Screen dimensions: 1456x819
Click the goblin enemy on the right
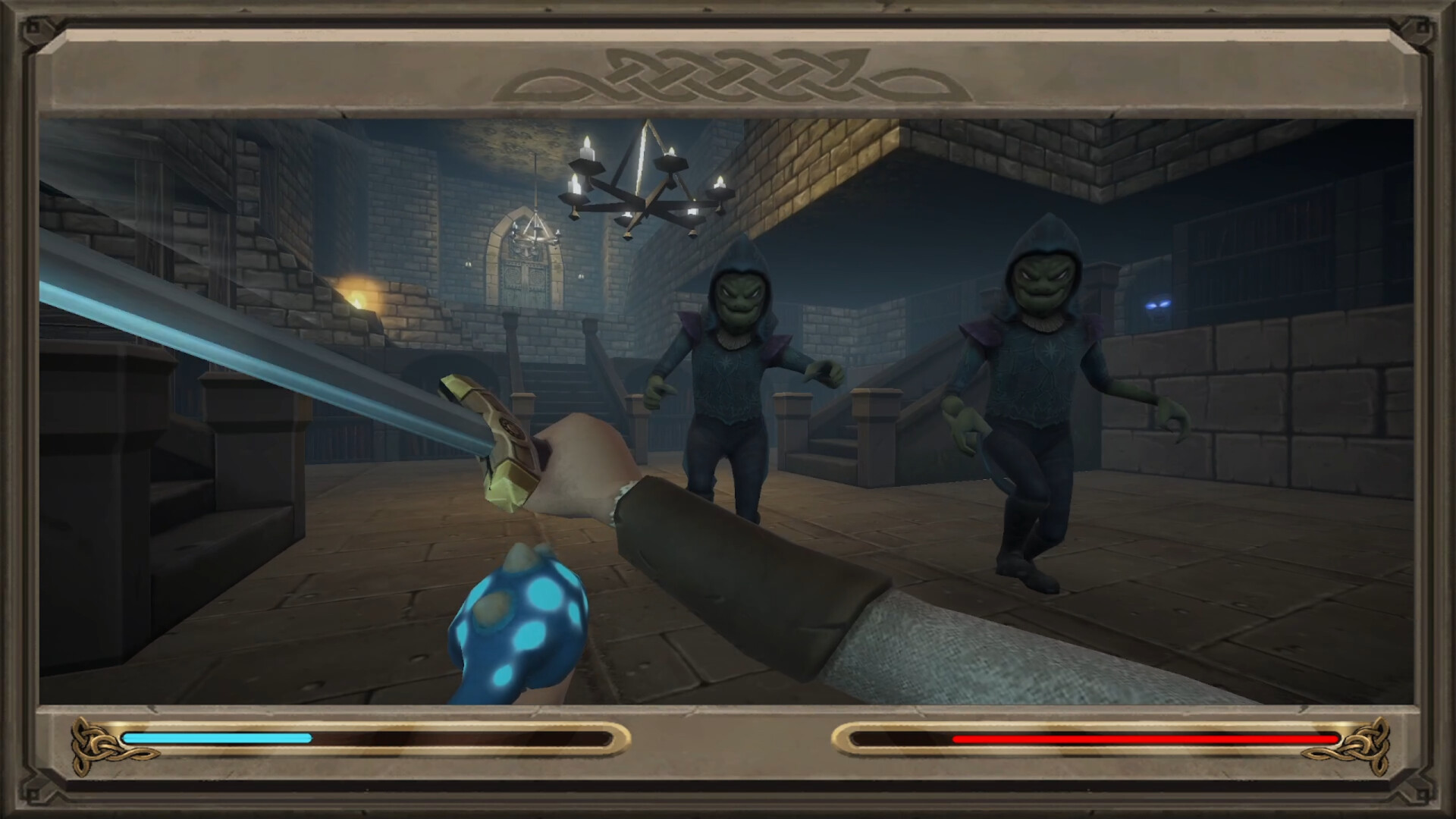pos(1039,379)
